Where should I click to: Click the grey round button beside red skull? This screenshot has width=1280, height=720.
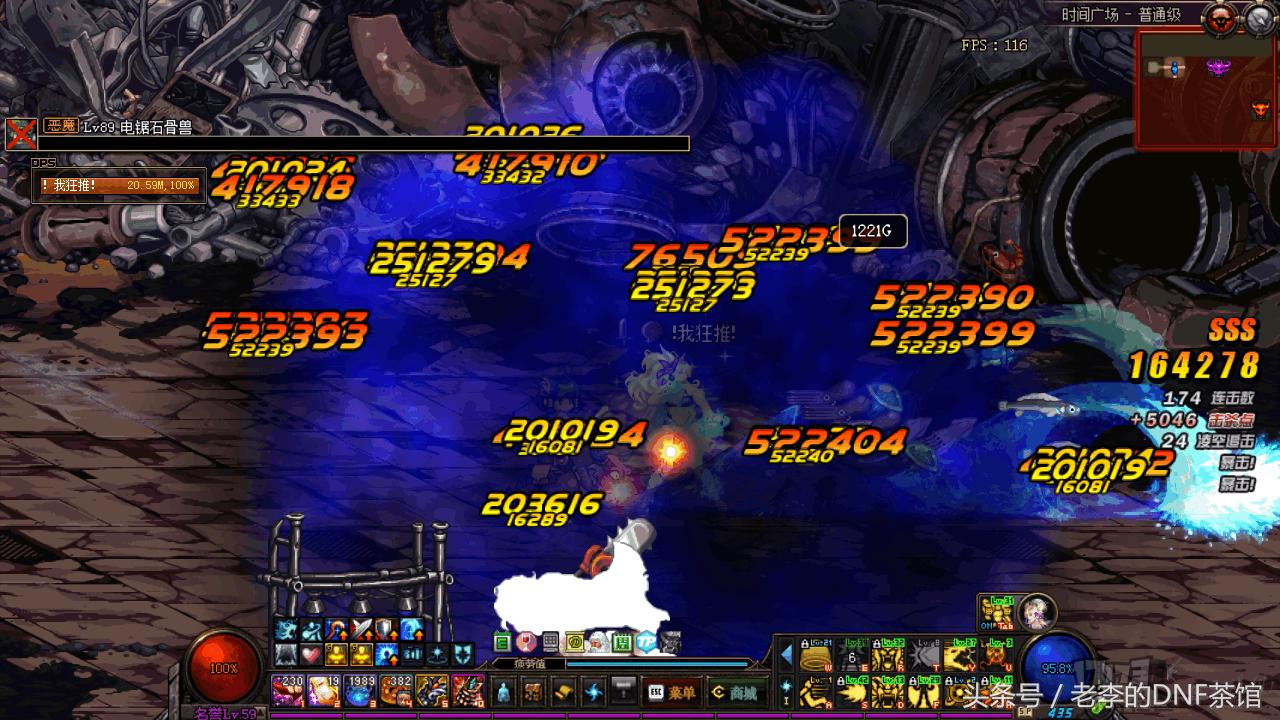pyautogui.click(x=1258, y=17)
